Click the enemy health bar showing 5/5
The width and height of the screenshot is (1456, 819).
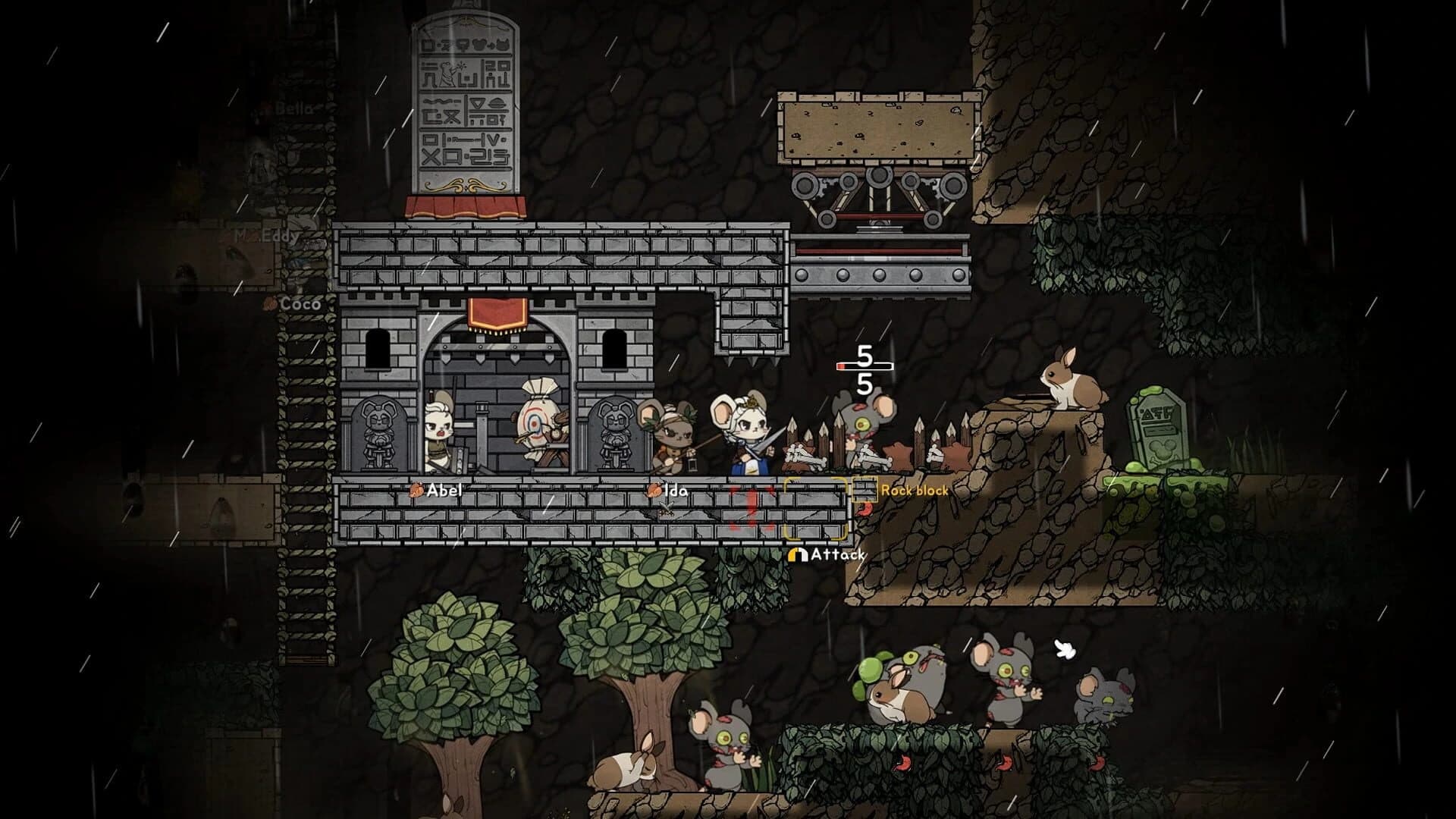(865, 365)
